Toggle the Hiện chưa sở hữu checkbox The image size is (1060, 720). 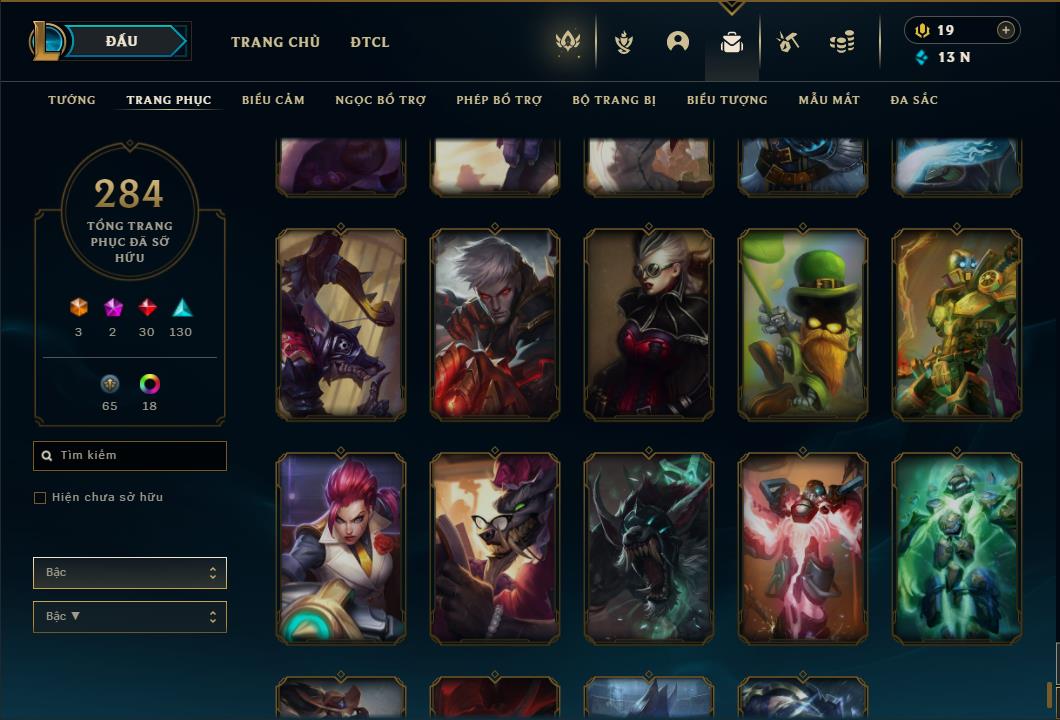40,498
